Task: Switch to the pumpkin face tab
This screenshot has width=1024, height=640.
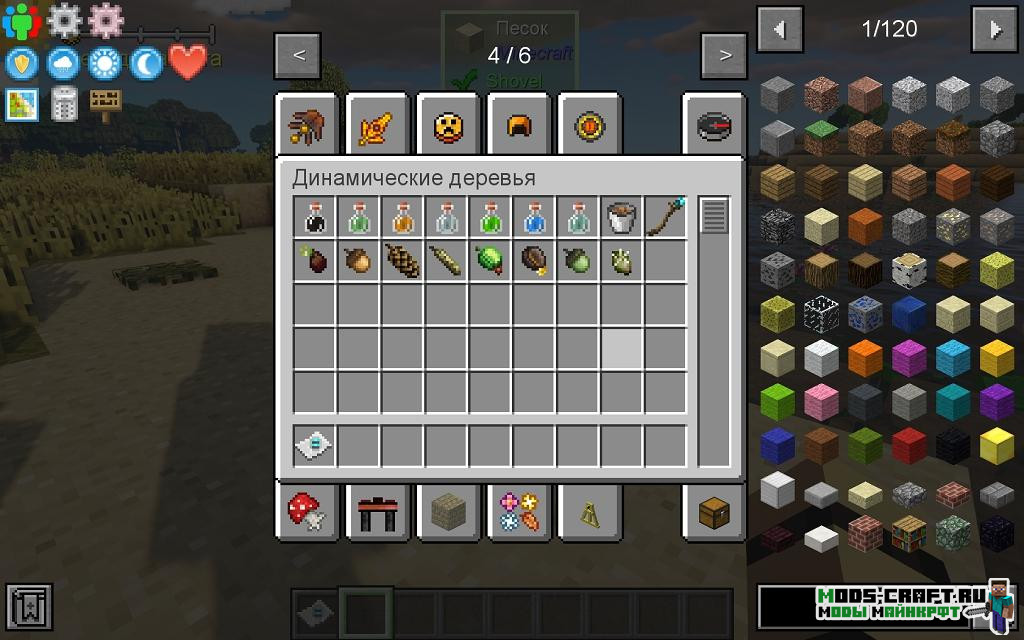Action: pos(447,126)
